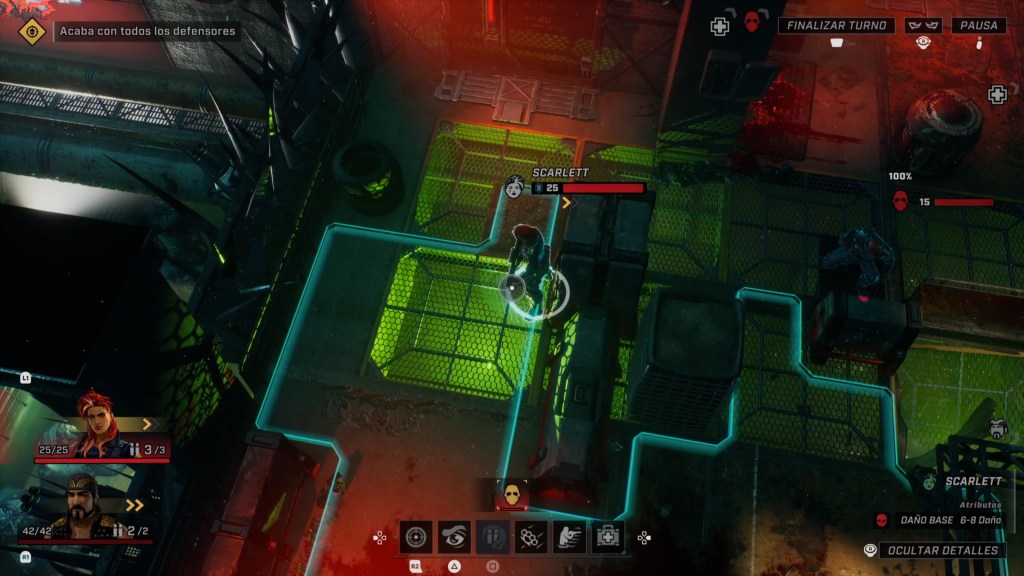Activate the crouching gunman ability
The width and height of the screenshot is (1024, 576).
pyautogui.click(x=569, y=537)
